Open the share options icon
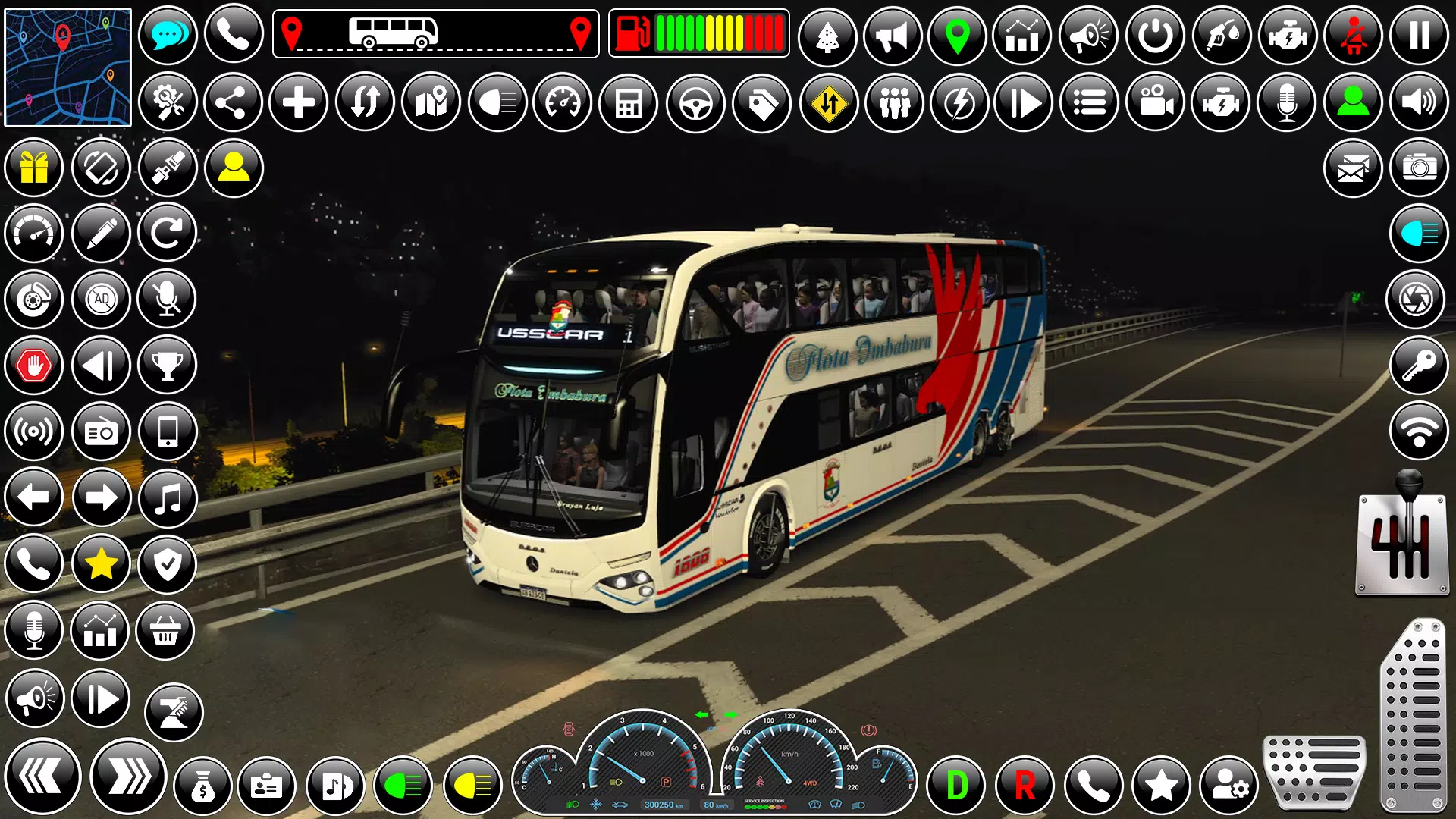The height and width of the screenshot is (819, 1456). [x=231, y=102]
